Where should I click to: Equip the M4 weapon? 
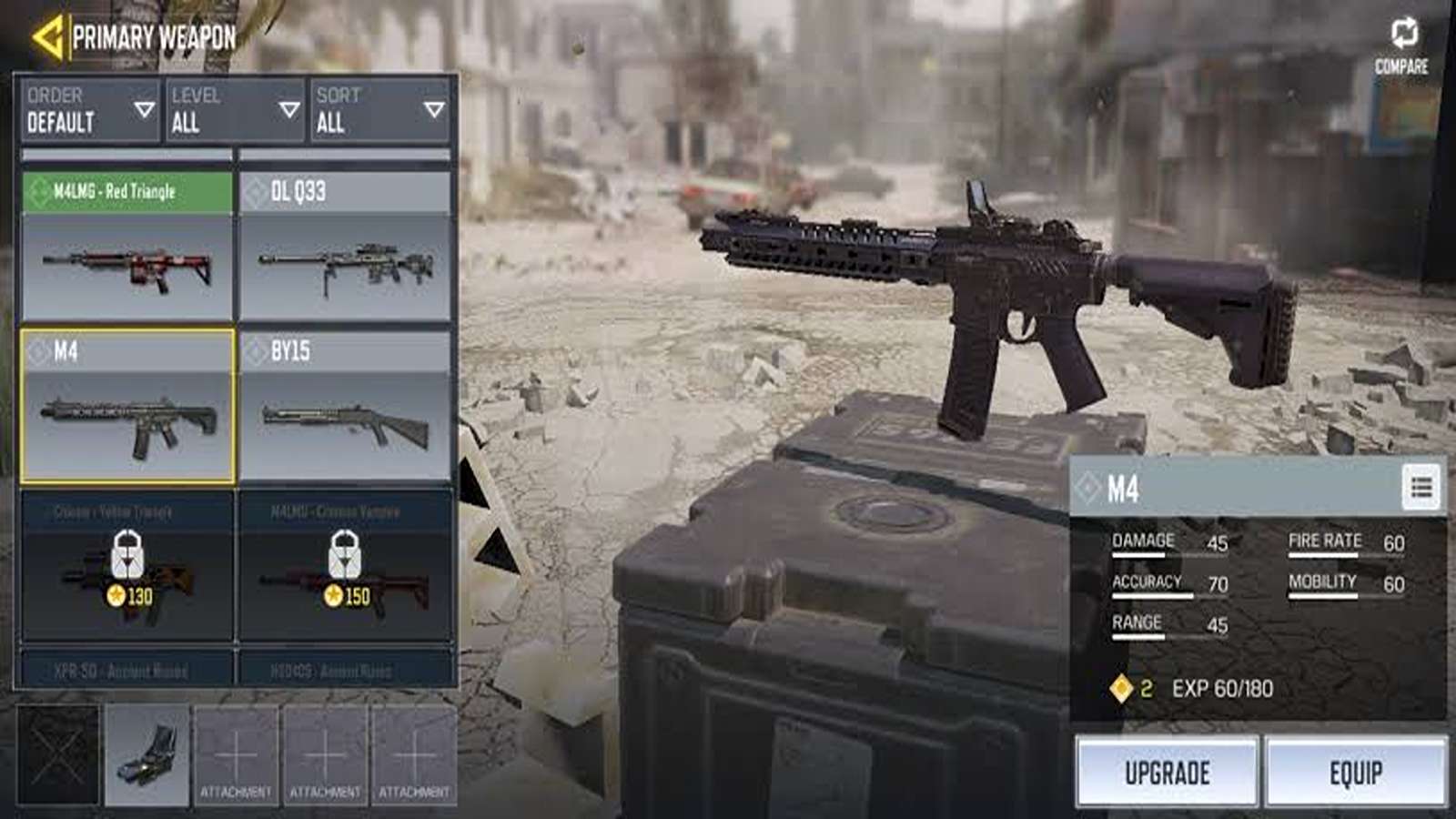[1356, 773]
